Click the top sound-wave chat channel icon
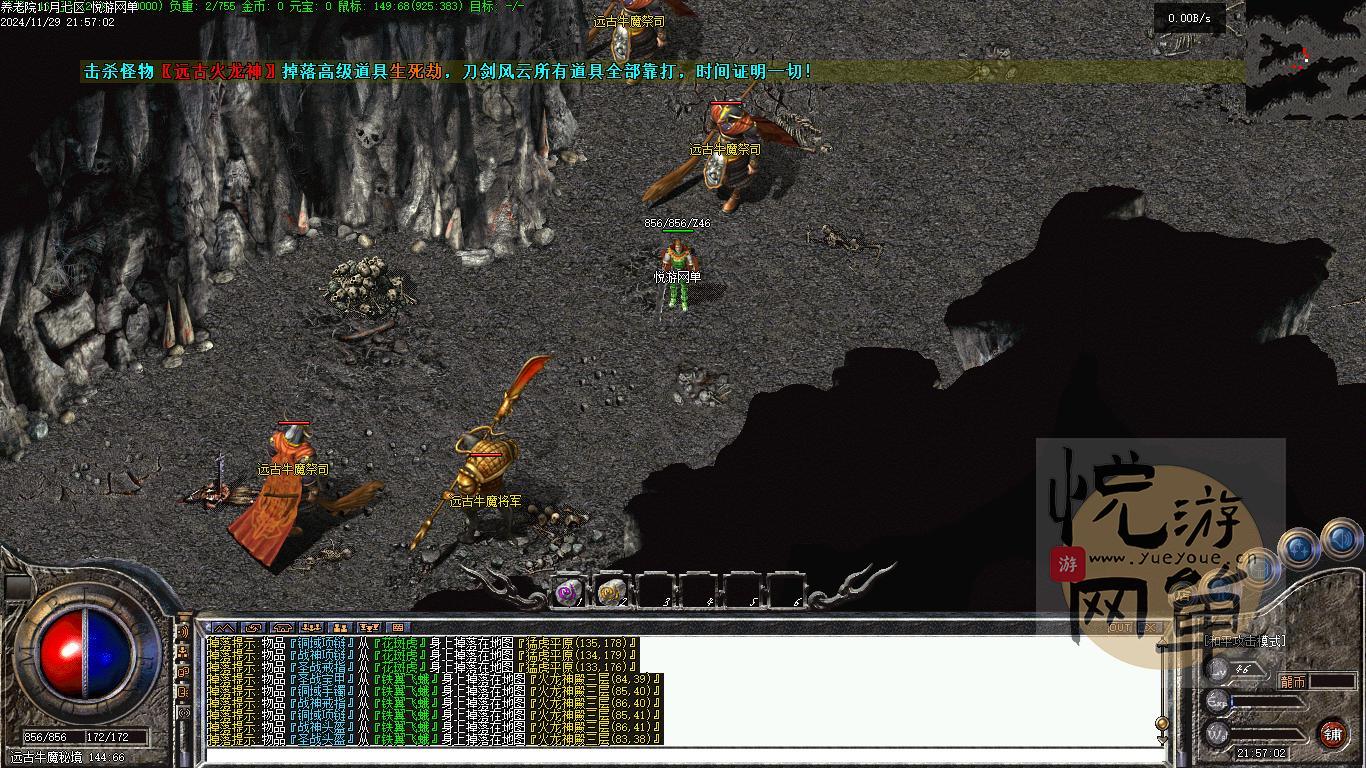The image size is (1366, 768). [183, 632]
